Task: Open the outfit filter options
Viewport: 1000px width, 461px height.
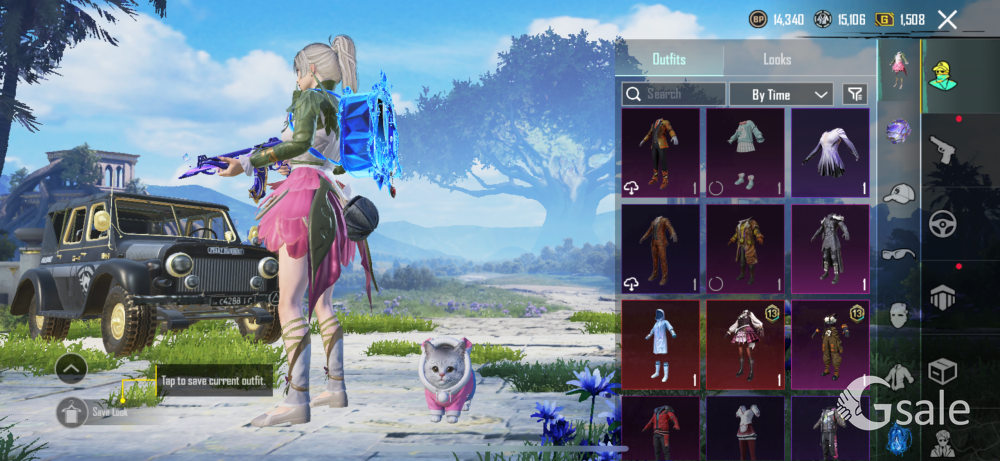Action: pyautogui.click(x=855, y=94)
